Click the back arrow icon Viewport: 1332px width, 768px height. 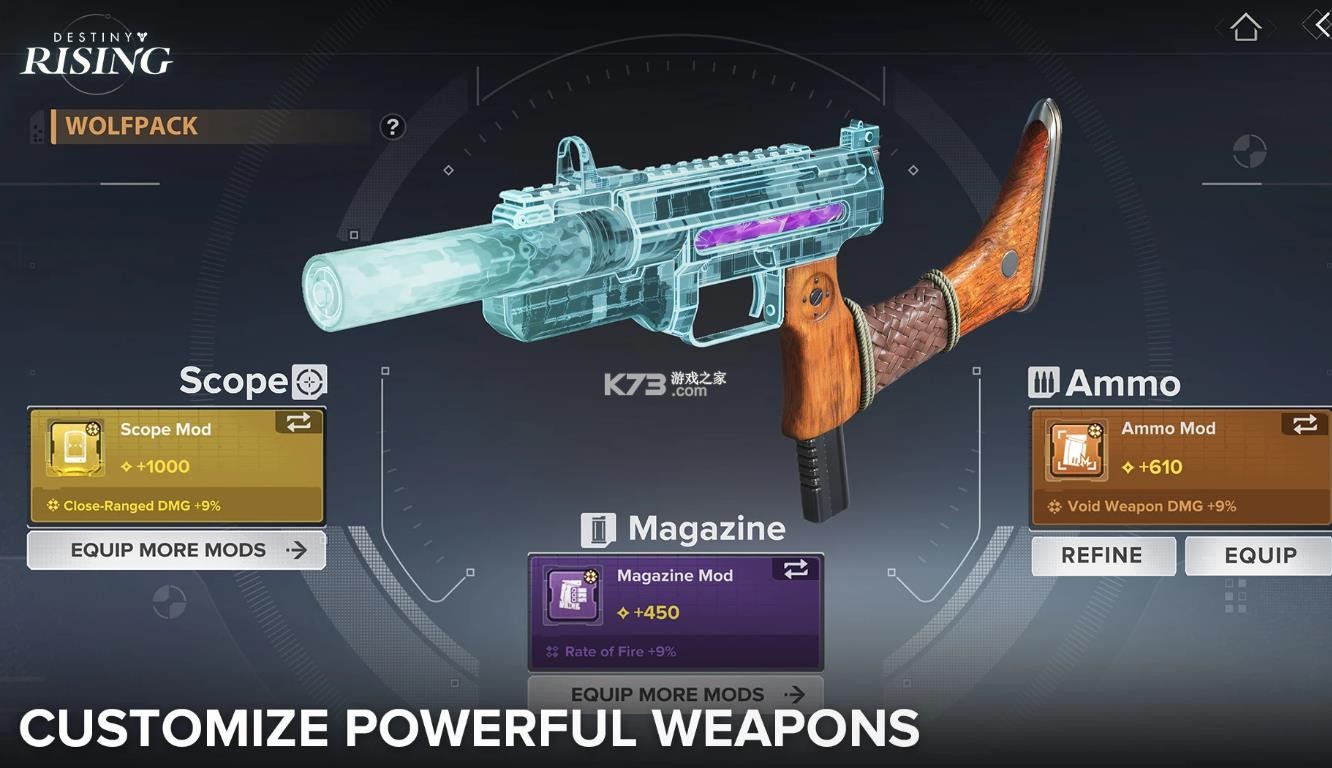[x=1319, y=26]
